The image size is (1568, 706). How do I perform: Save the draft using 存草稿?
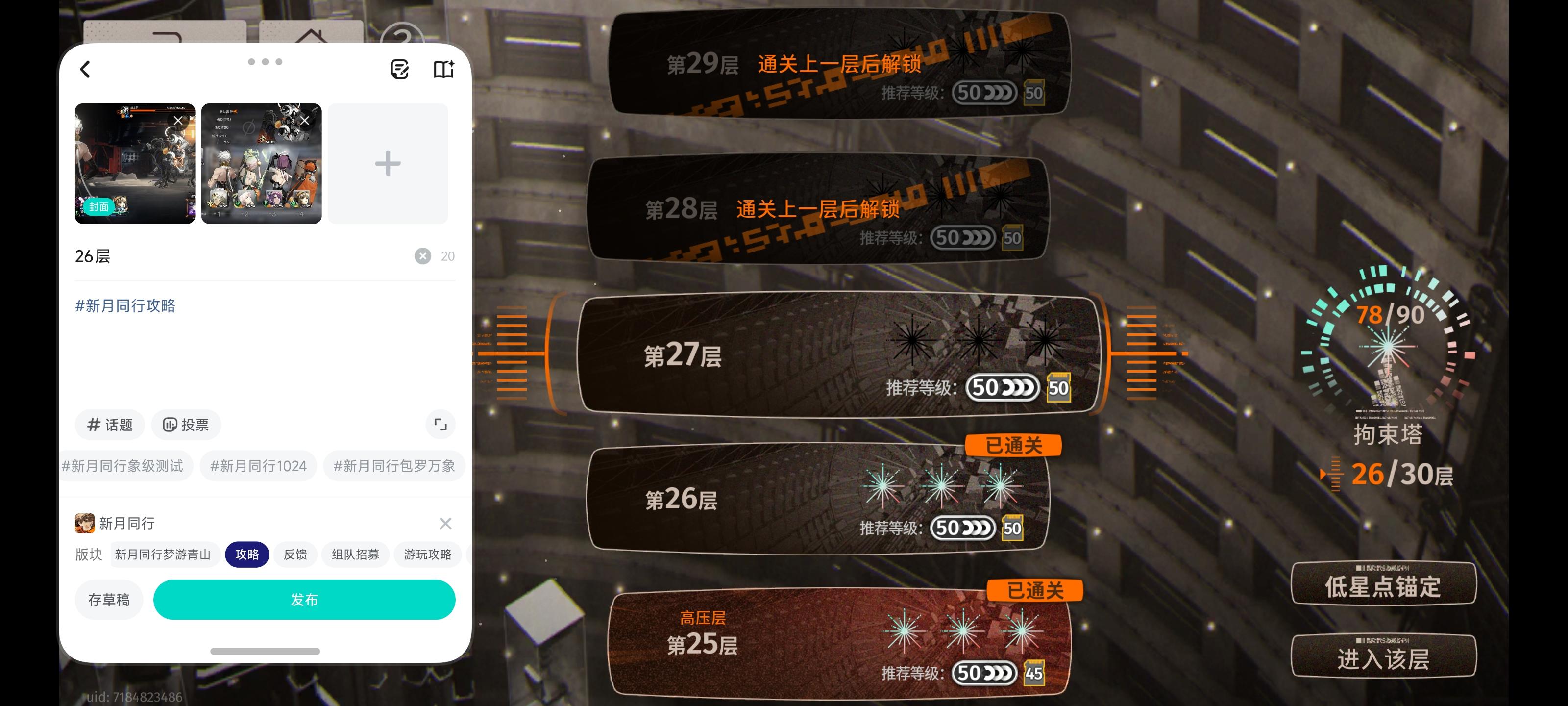click(108, 600)
